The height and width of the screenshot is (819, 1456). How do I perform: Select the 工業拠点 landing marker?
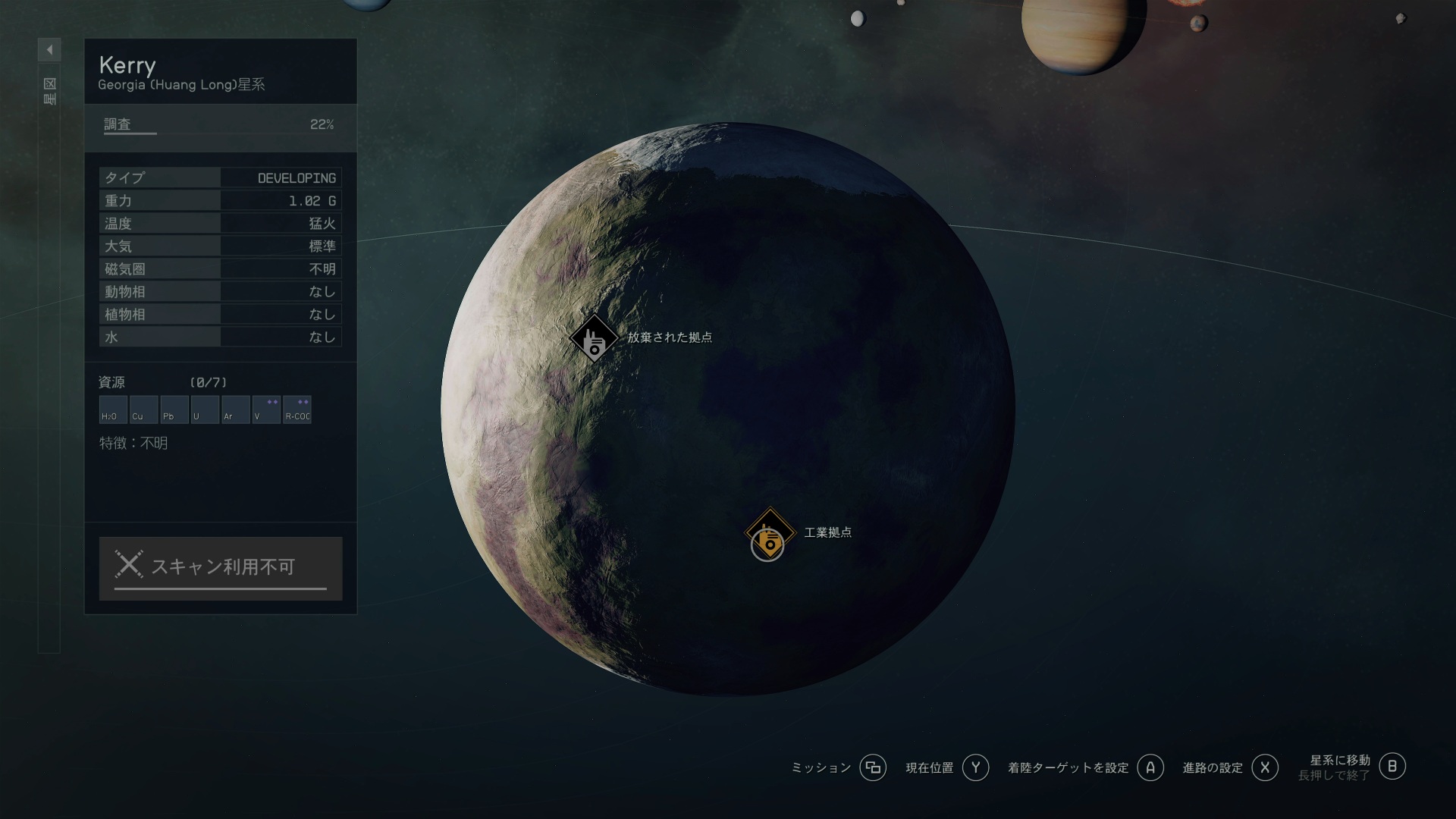point(770,532)
